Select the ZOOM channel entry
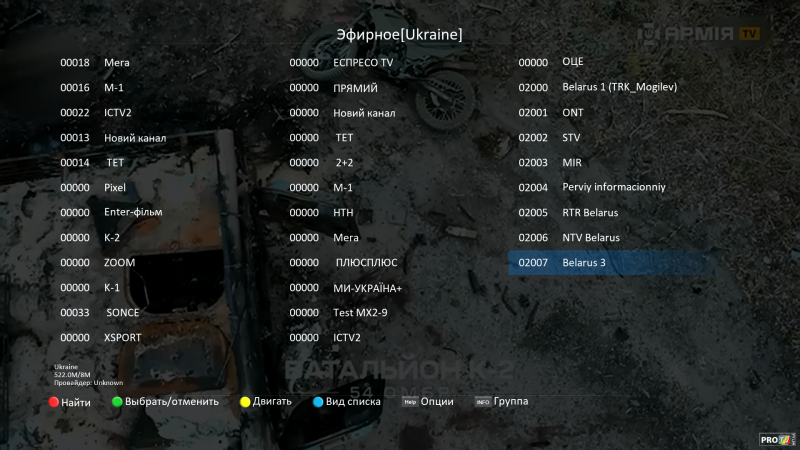Image resolution: width=800 pixels, height=450 pixels. pyautogui.click(x=119, y=262)
